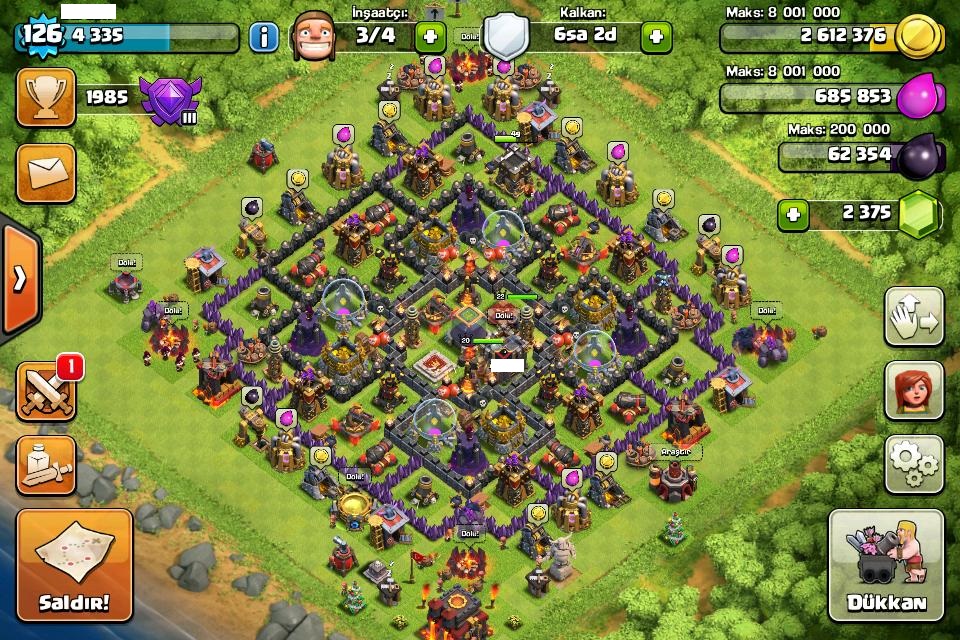Open the Saldır! attack map
960x640 pixels.
click(x=73, y=567)
